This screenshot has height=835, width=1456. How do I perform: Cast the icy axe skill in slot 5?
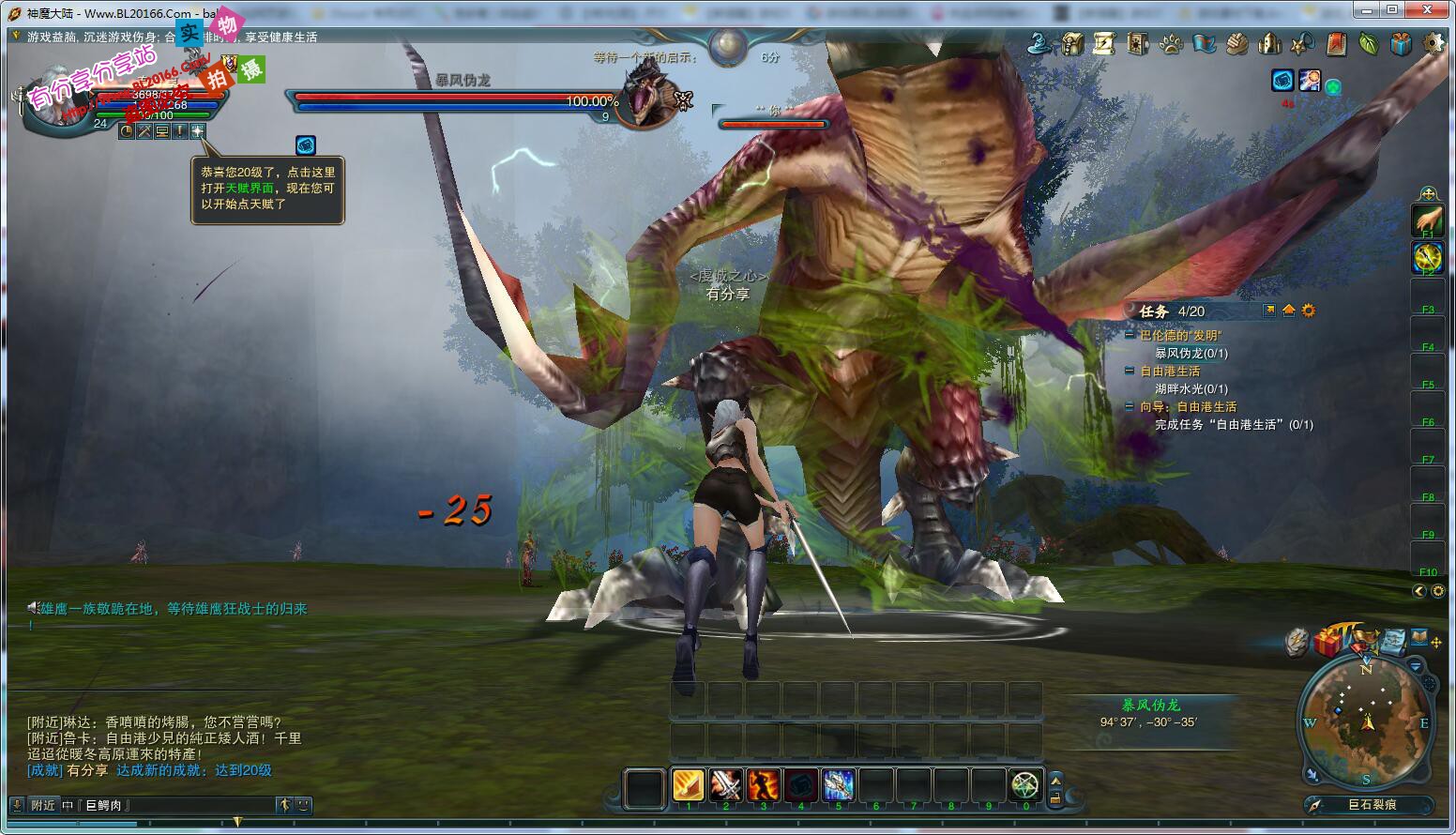[838, 784]
